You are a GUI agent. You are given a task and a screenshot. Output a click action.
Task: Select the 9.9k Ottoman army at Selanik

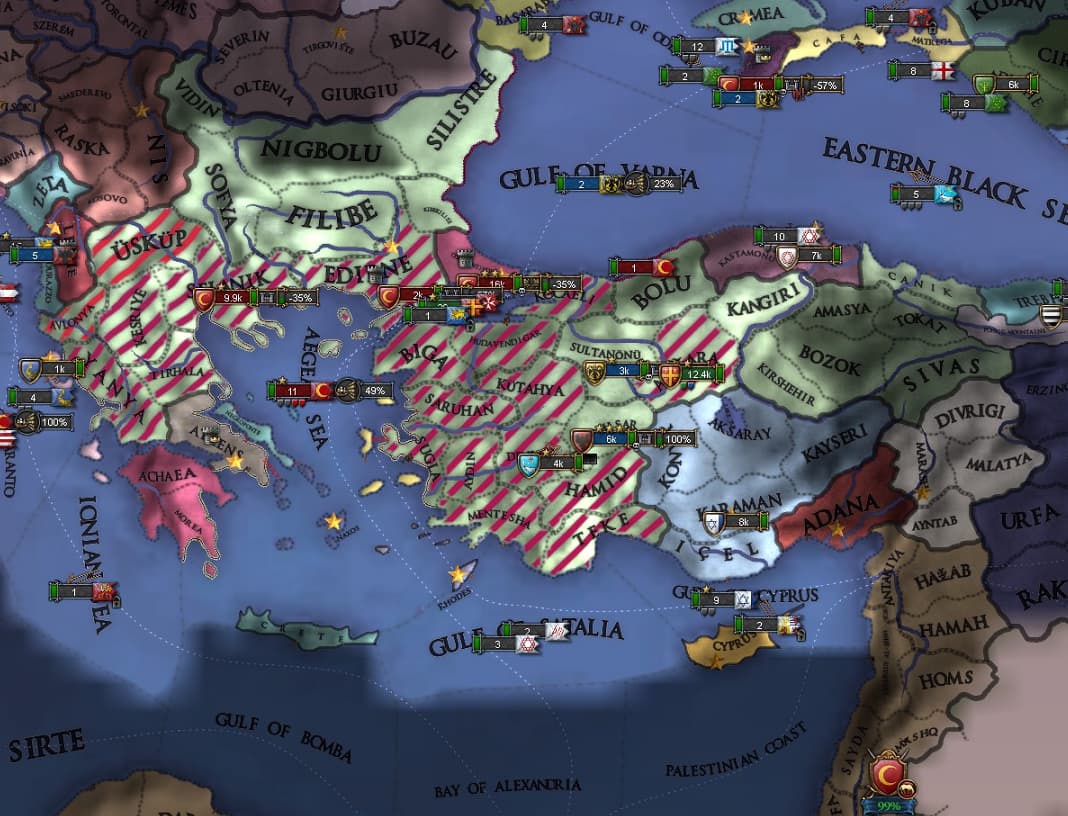pos(233,297)
